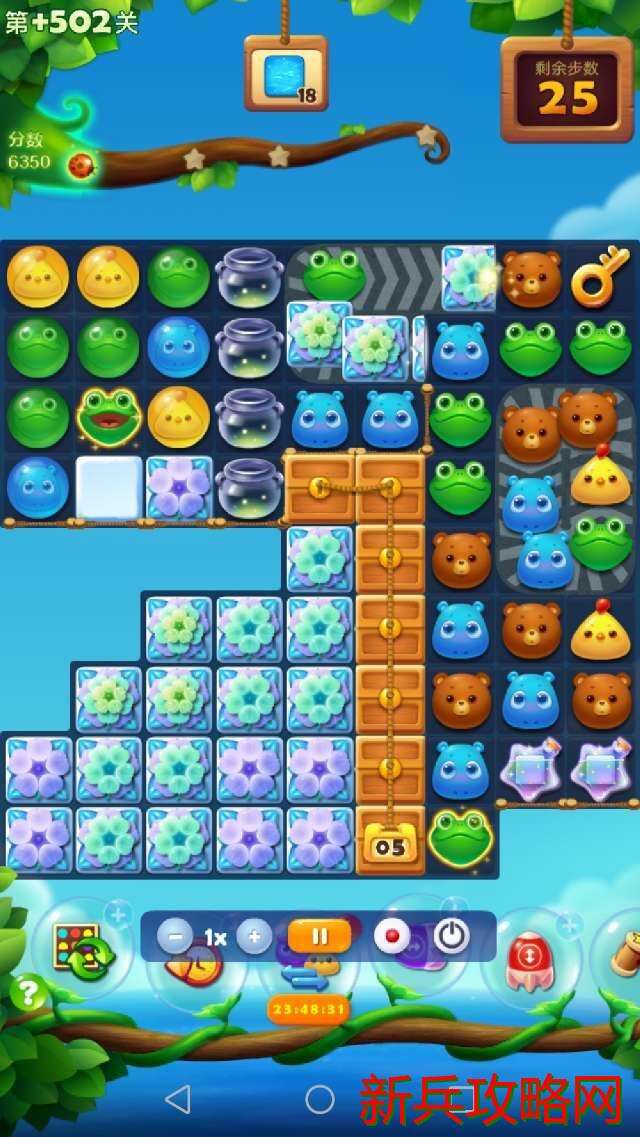Select the golden key tile
This screenshot has height=1137, width=640.
[x=600, y=279]
